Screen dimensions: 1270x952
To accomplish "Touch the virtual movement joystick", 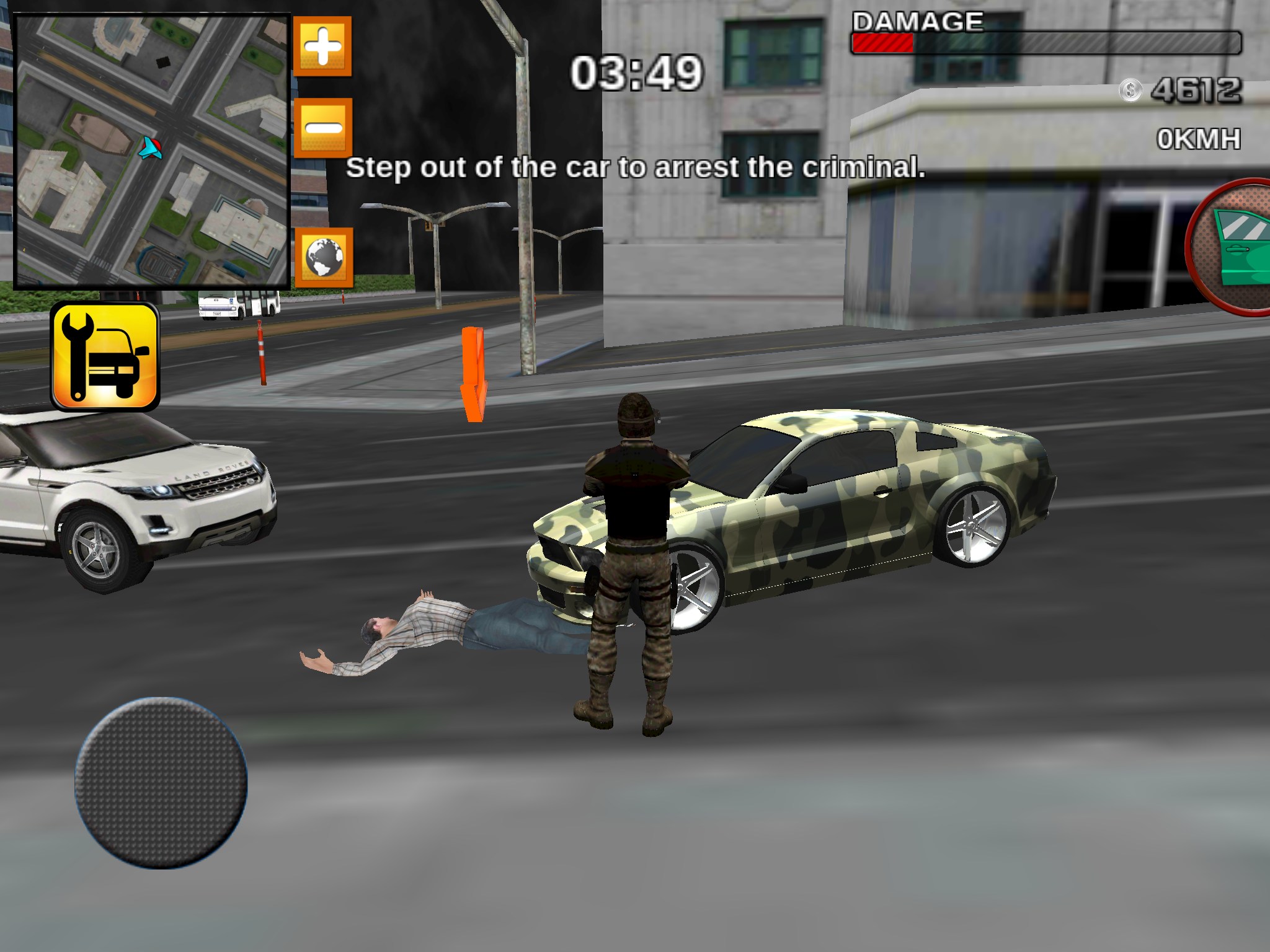I will click(x=161, y=783).
